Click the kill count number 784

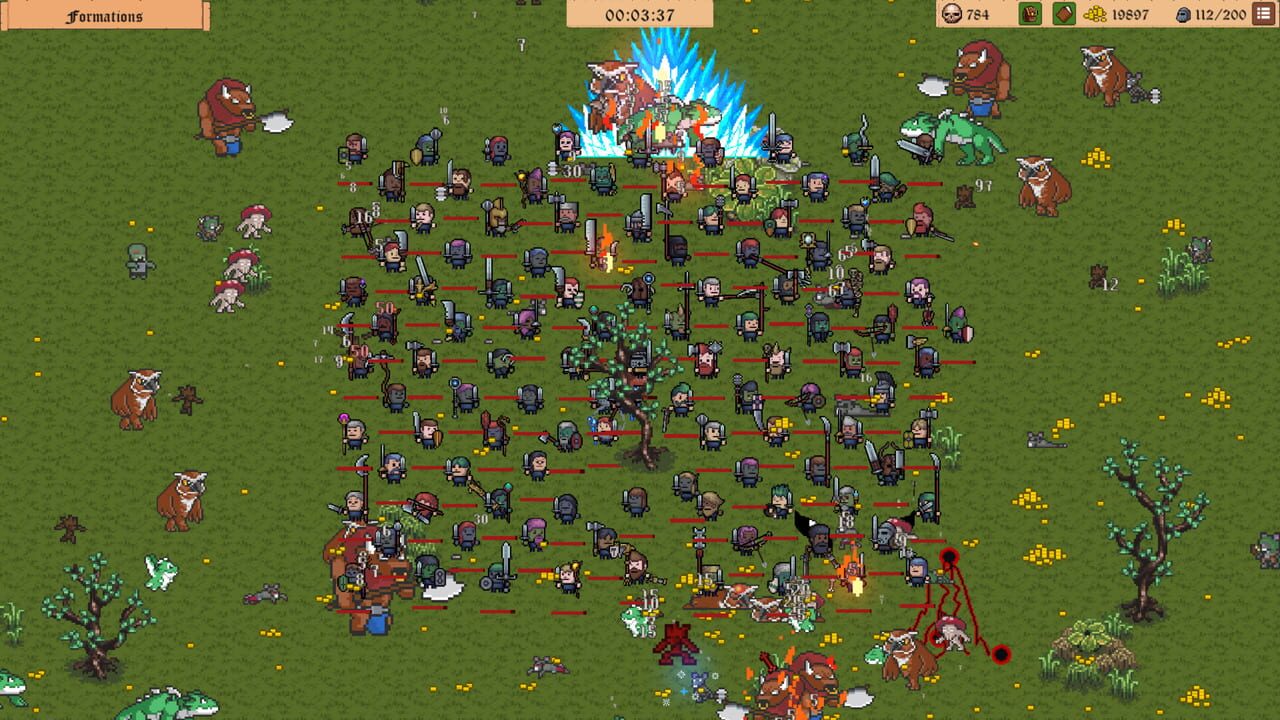click(977, 14)
